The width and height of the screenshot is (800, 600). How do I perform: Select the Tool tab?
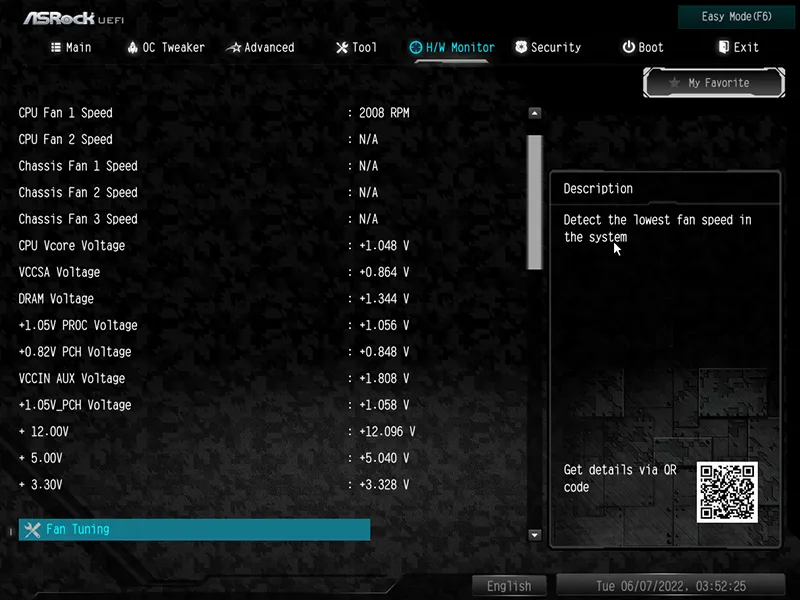point(356,47)
